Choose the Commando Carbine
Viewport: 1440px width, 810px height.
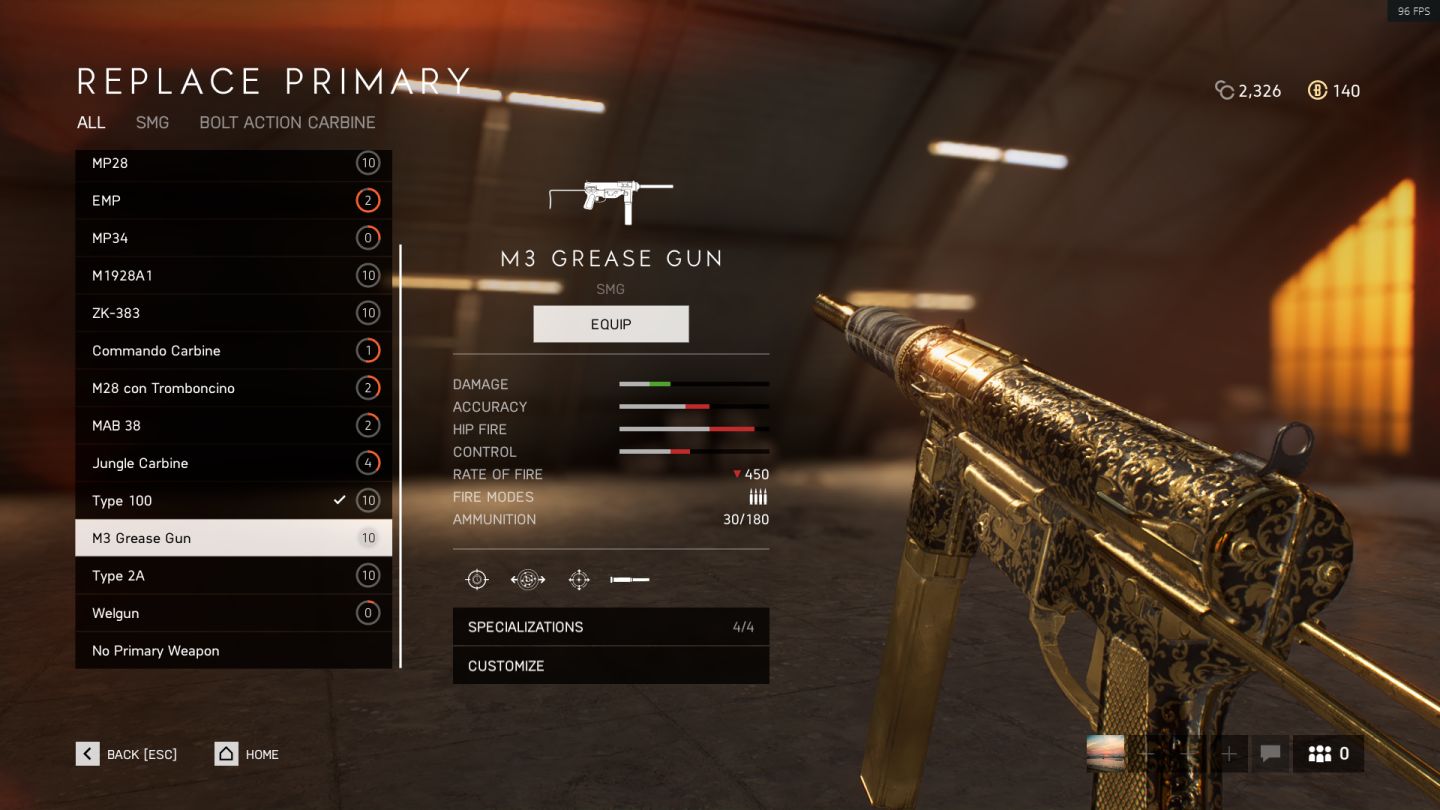point(233,351)
